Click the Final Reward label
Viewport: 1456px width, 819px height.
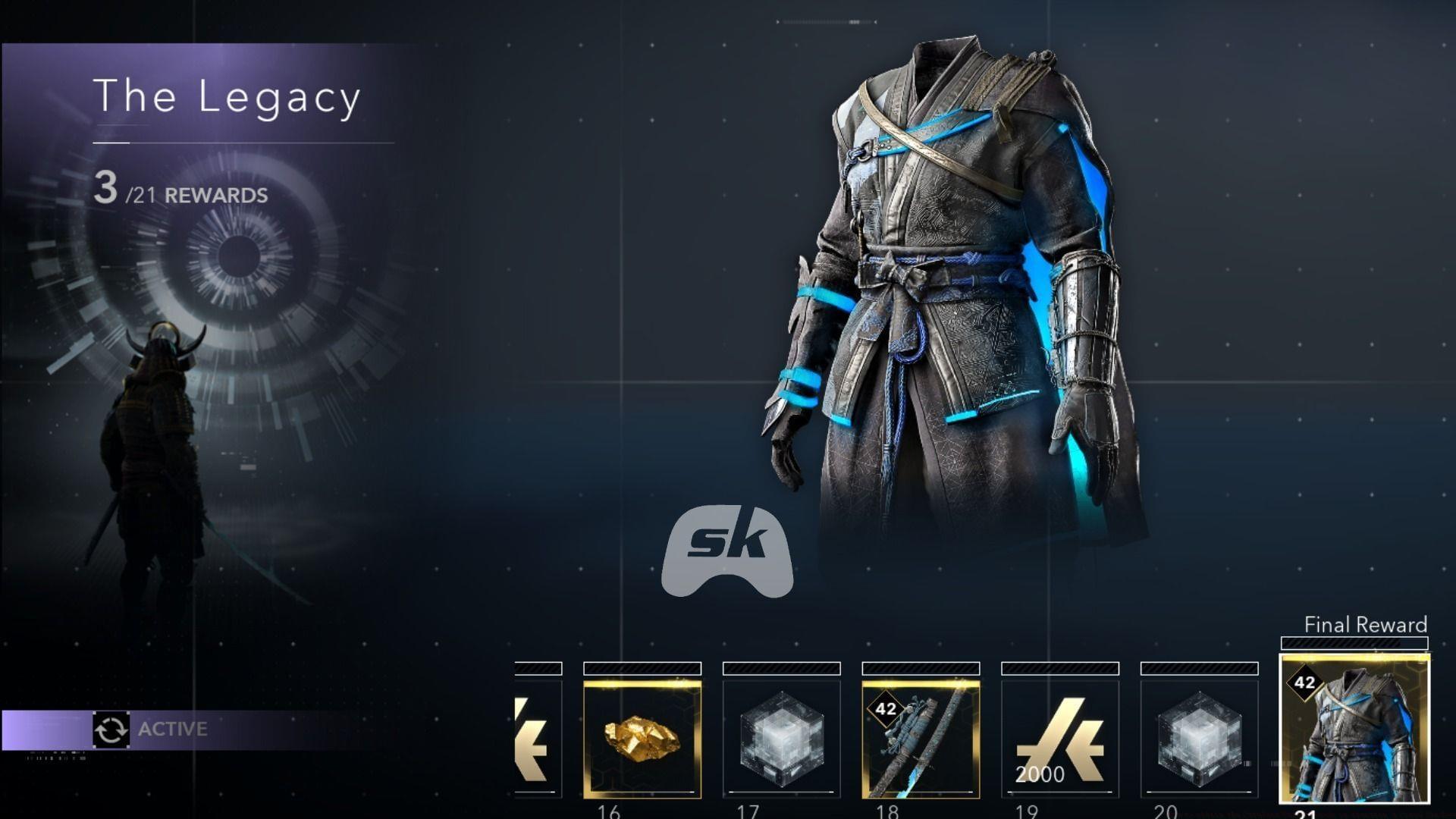click(x=1365, y=626)
